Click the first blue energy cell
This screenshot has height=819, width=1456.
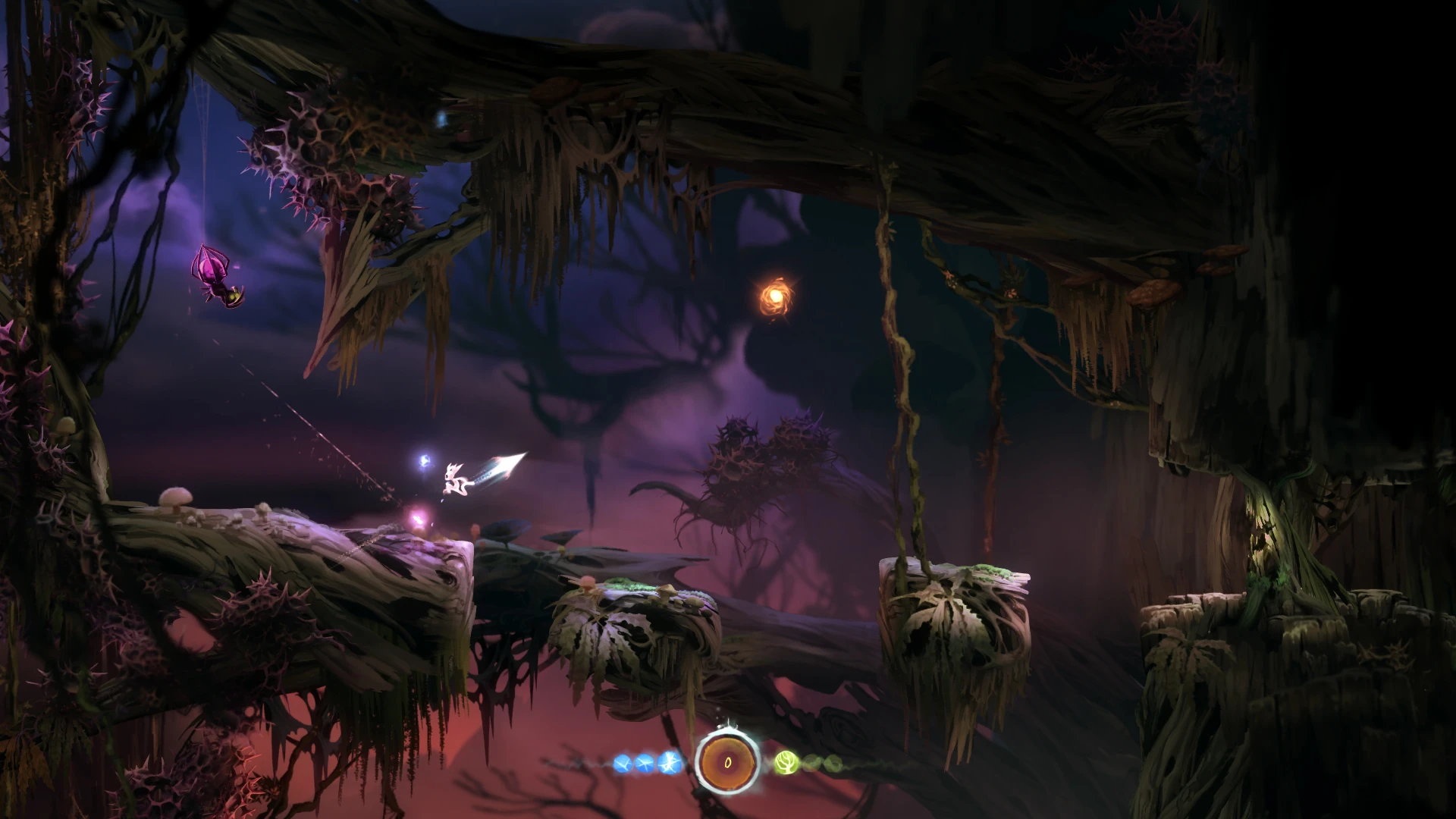click(x=622, y=762)
